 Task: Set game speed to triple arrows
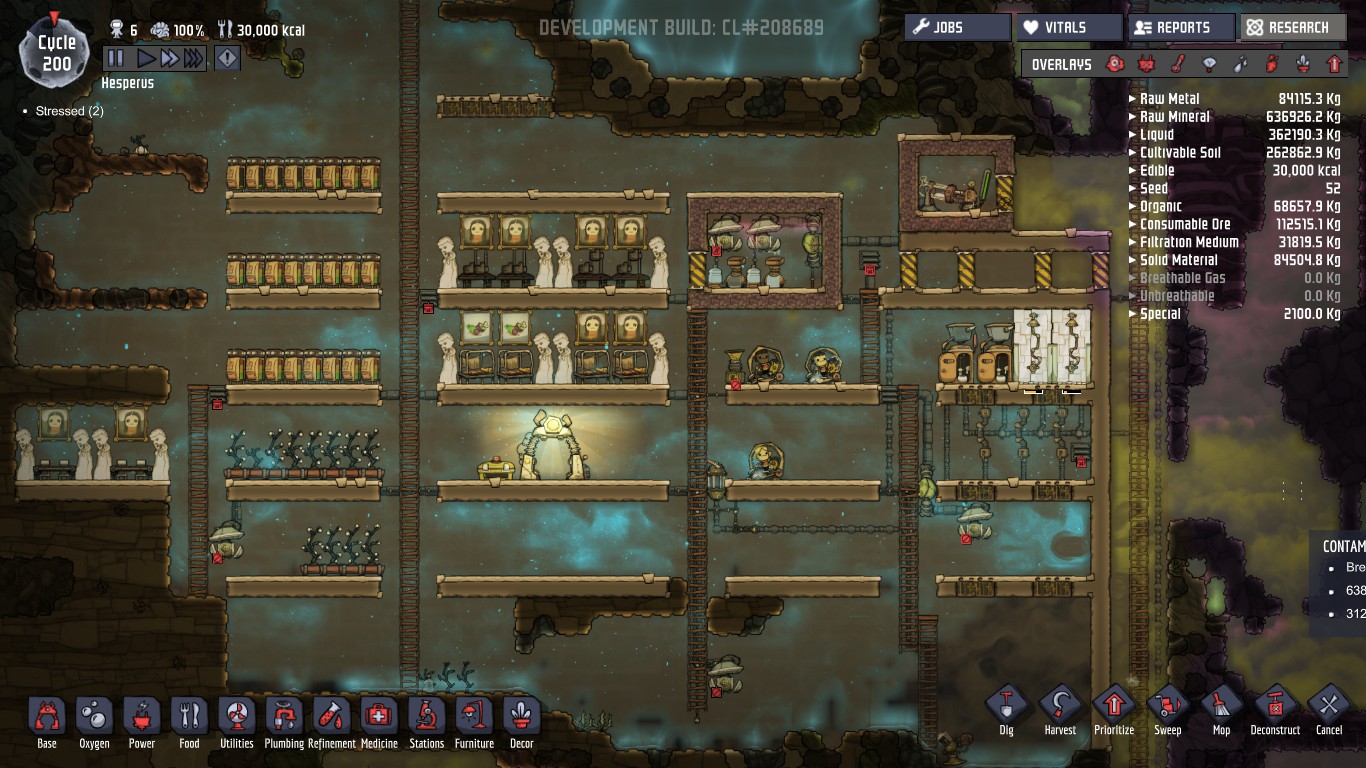pos(194,59)
